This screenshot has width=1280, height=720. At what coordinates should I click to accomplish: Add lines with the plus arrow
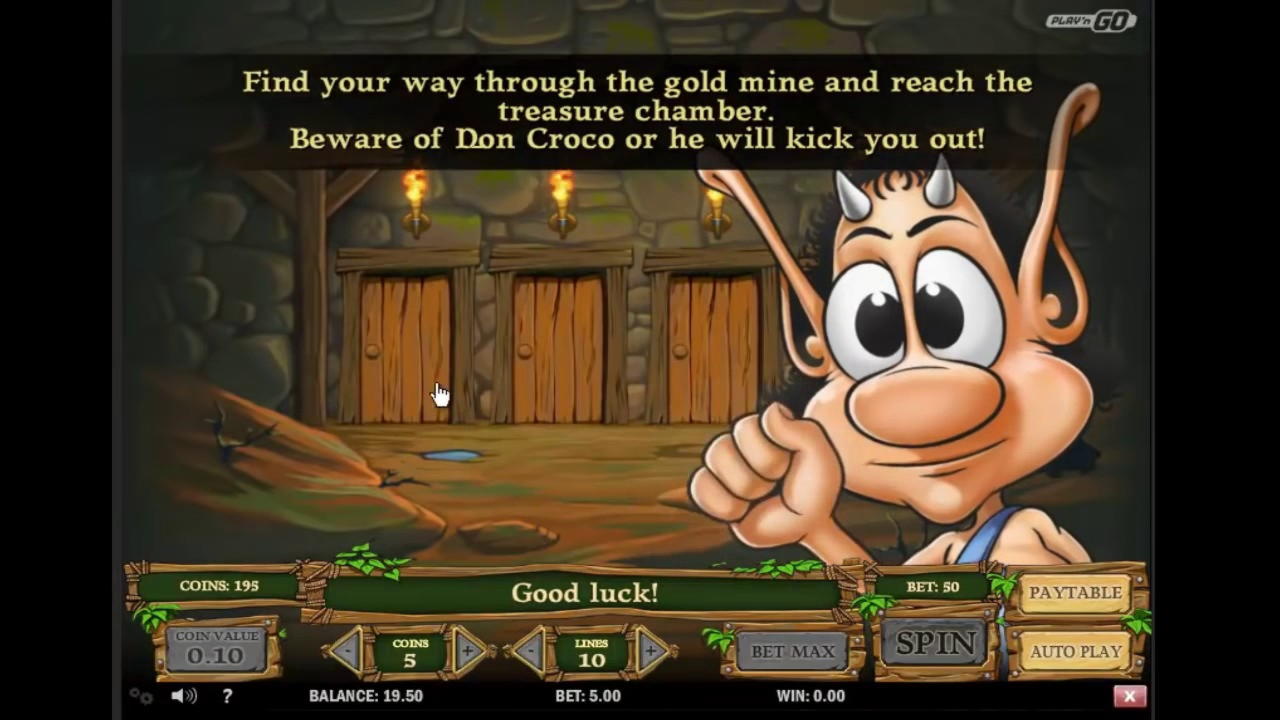point(650,652)
